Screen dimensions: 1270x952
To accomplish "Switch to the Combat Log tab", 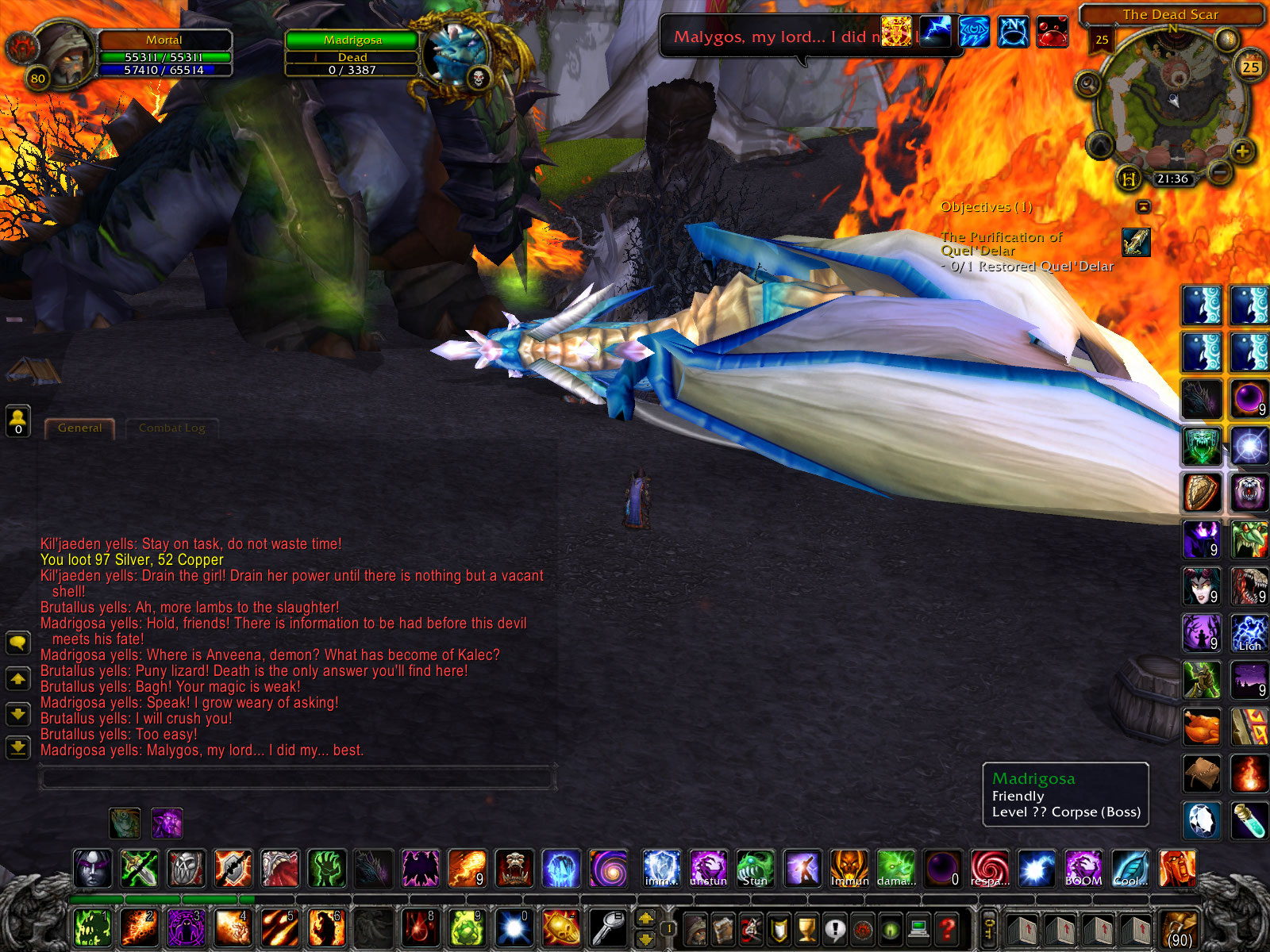I will (x=171, y=428).
